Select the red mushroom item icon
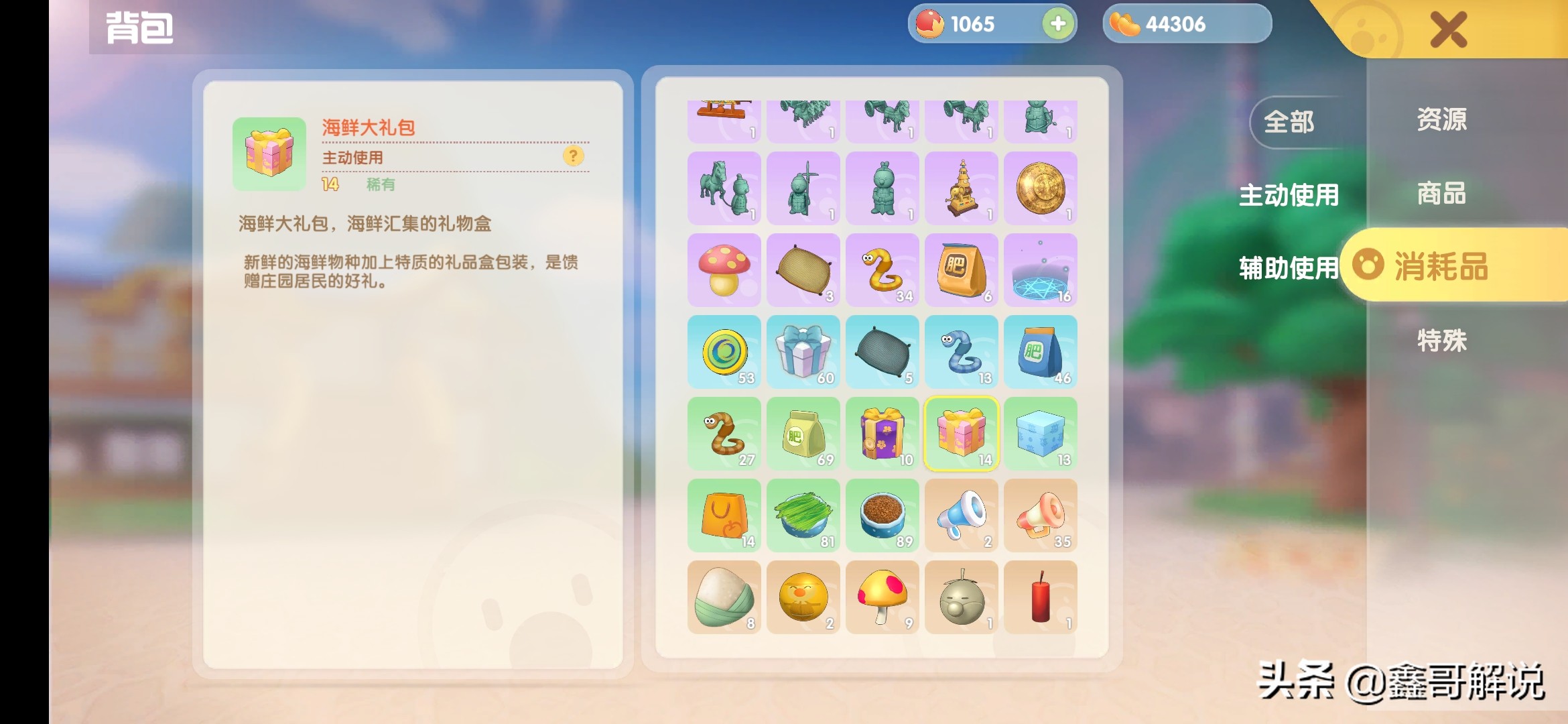Screen dimensions: 1568x724 pyautogui.click(x=724, y=270)
